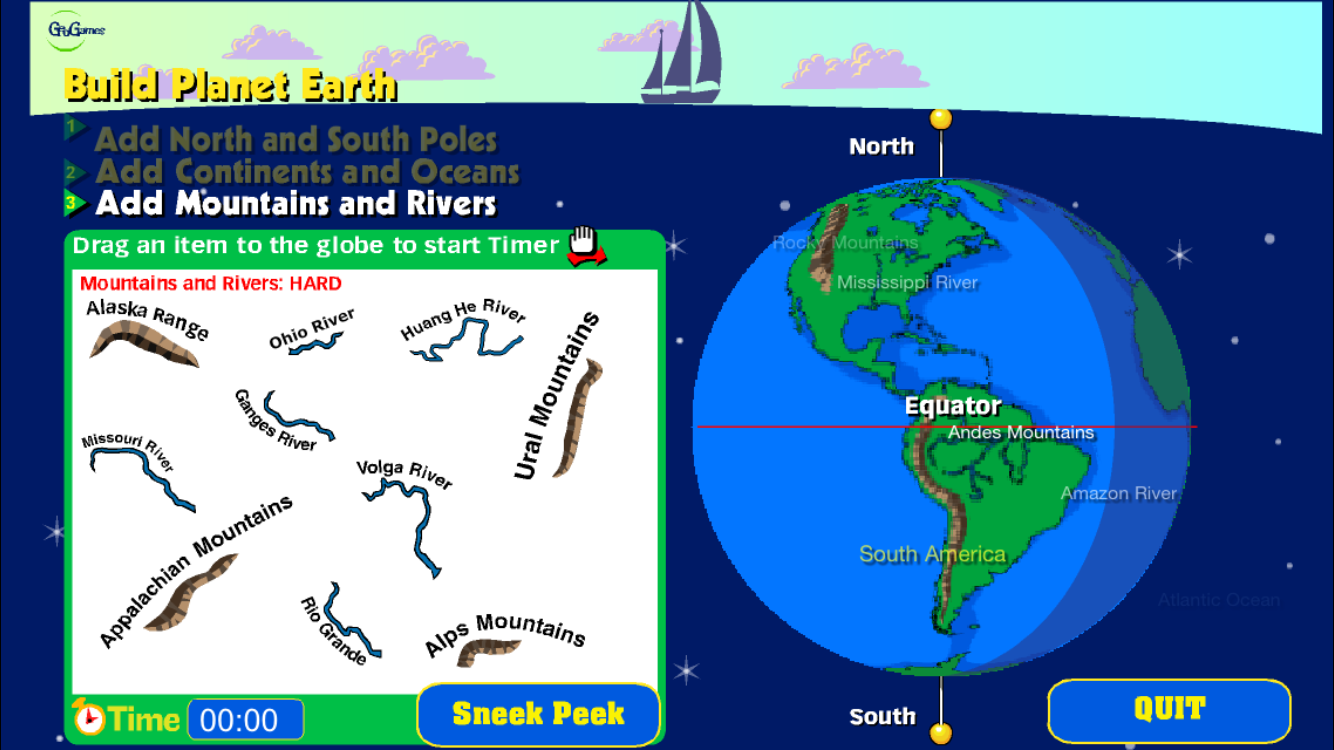Click the GeoGames logo
This screenshot has width=1334, height=750.
(x=76, y=30)
